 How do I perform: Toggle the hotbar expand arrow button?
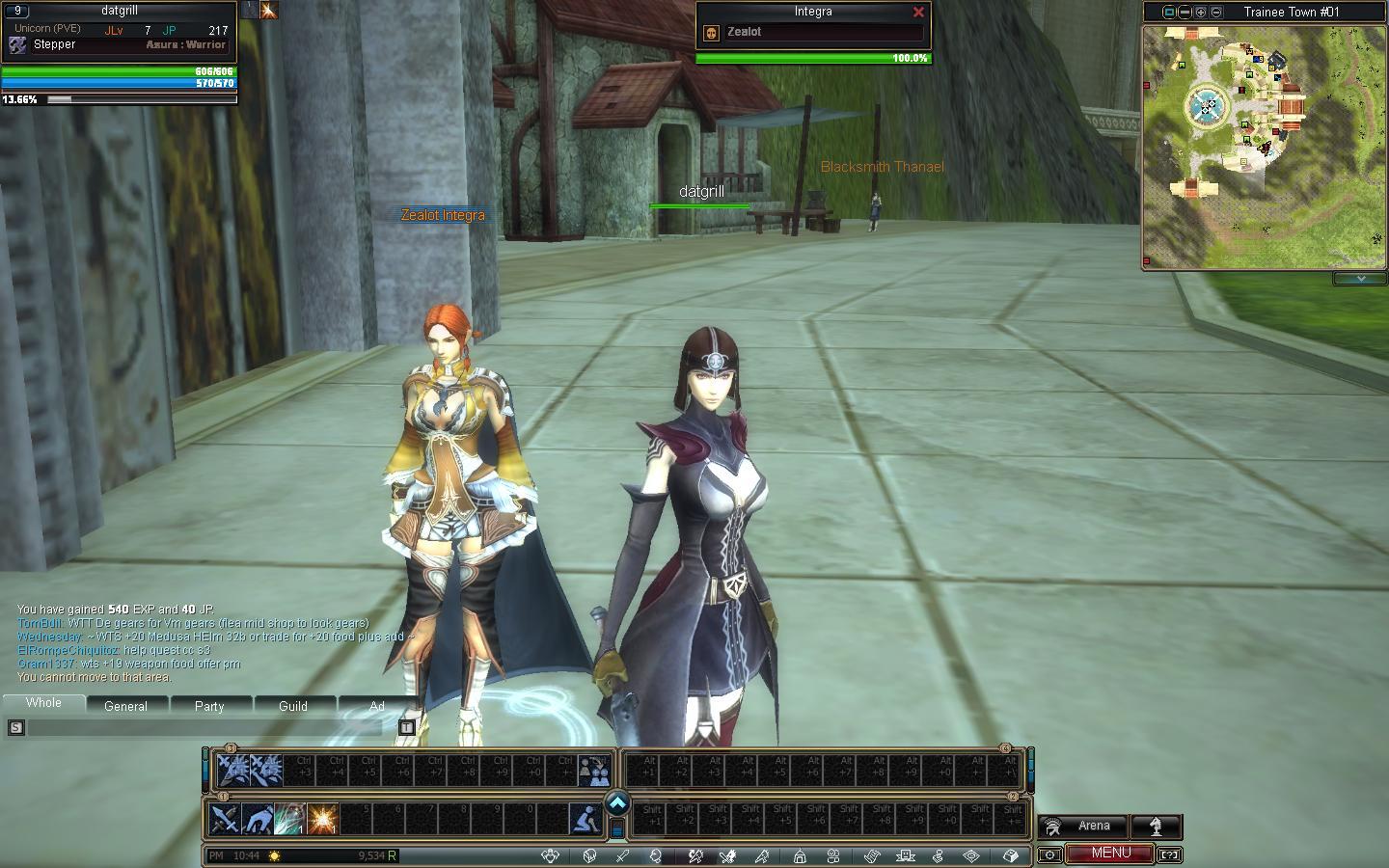point(617,803)
